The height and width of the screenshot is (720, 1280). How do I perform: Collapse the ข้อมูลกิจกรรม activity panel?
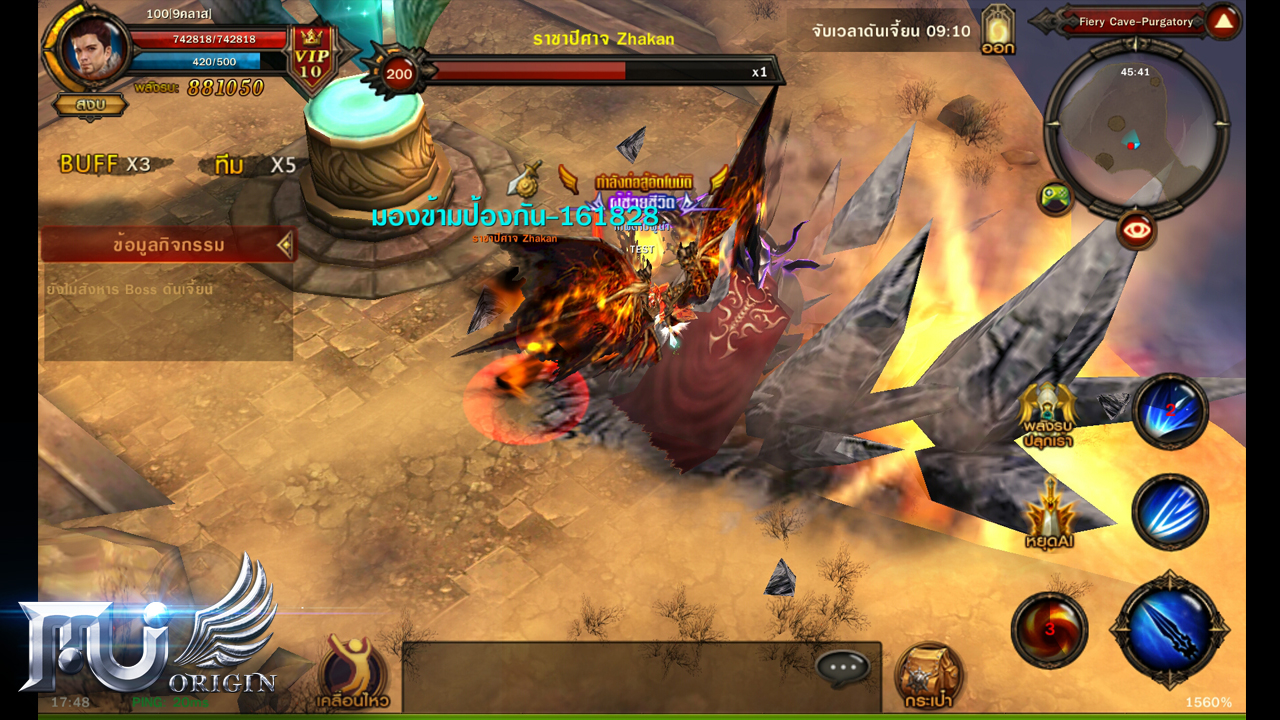tap(285, 244)
